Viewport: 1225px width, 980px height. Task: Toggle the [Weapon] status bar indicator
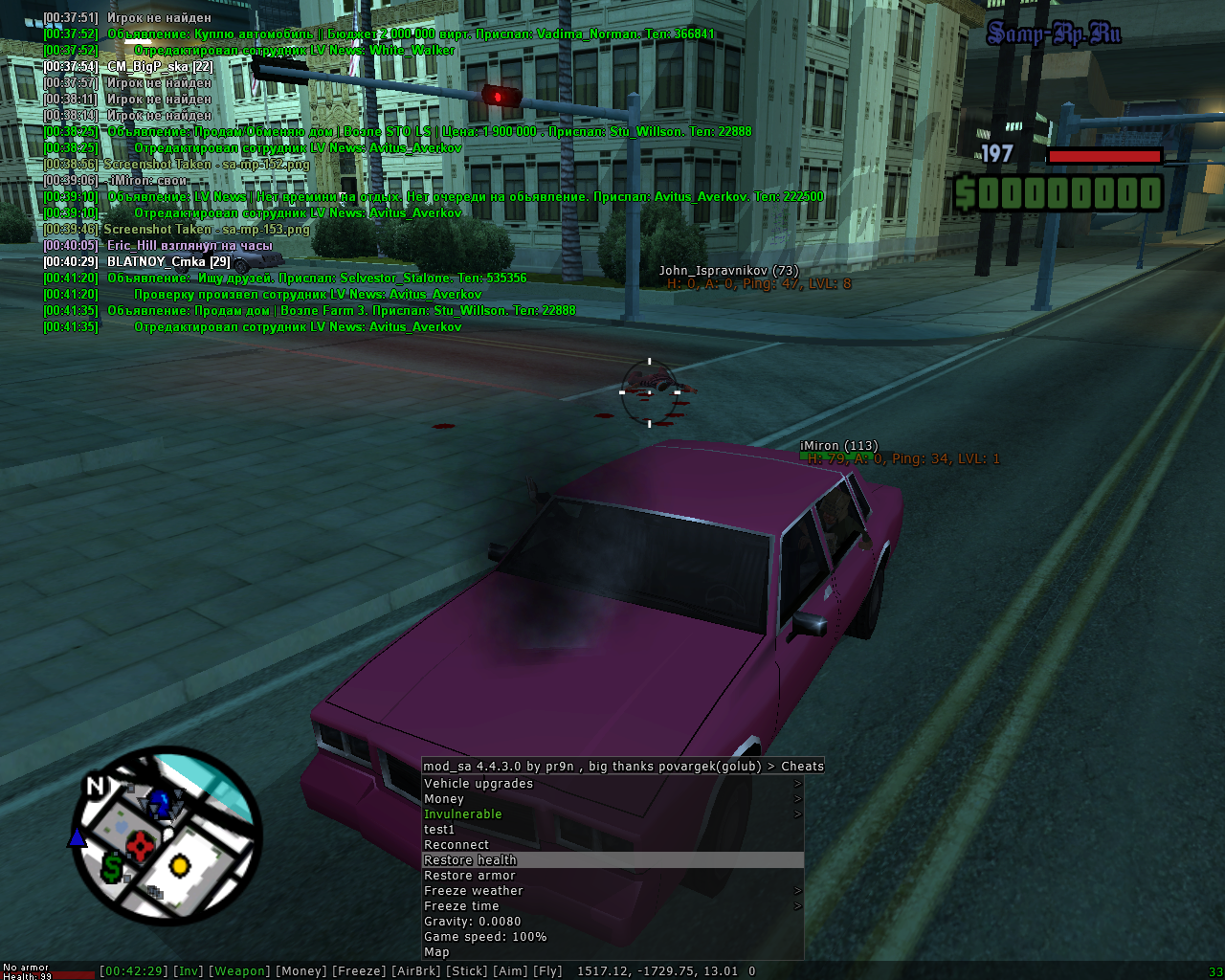click(x=239, y=971)
